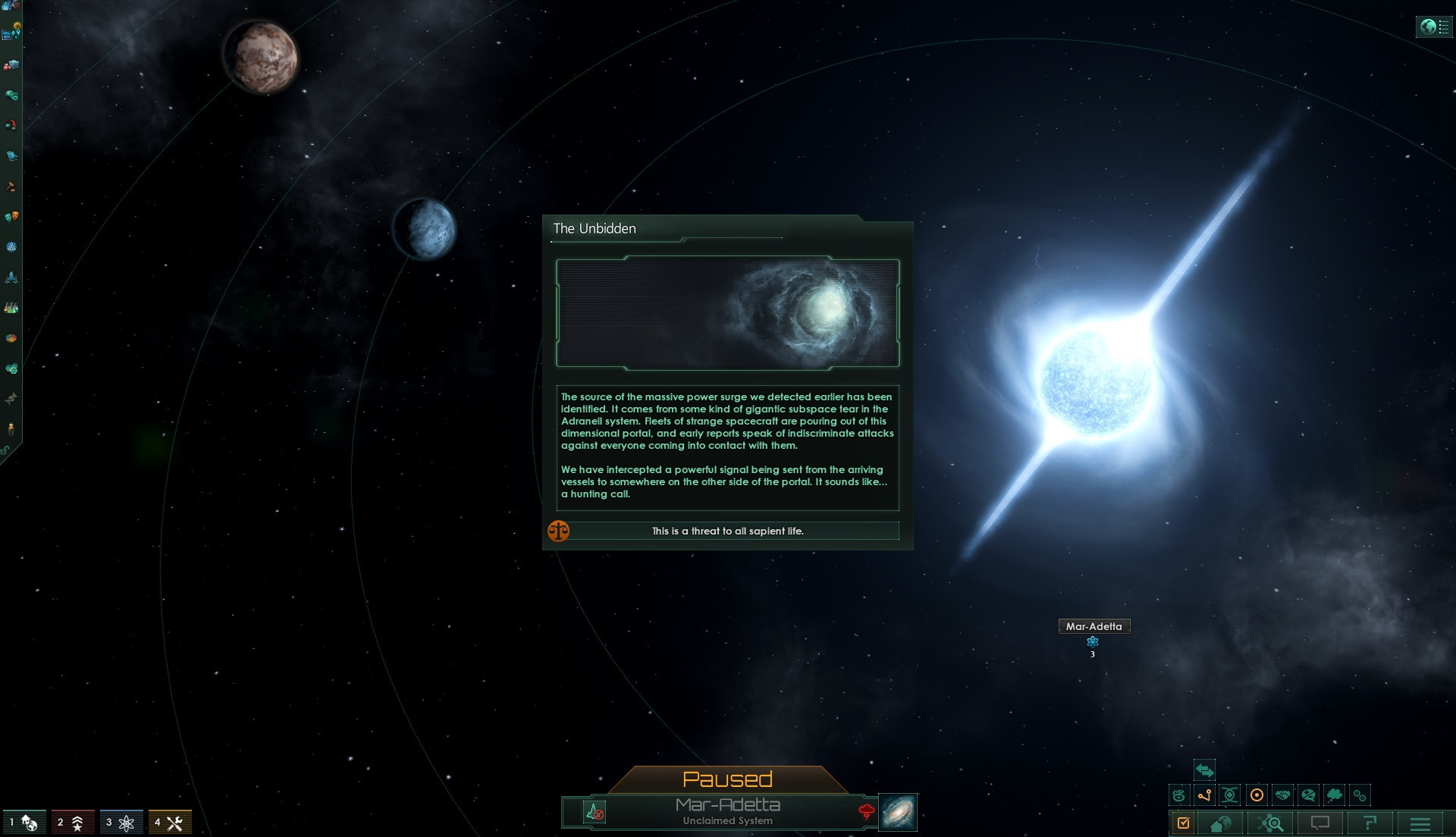Image resolution: width=1456 pixels, height=837 pixels.
Task: Select group 1 with the house and globe
Action: point(25,823)
